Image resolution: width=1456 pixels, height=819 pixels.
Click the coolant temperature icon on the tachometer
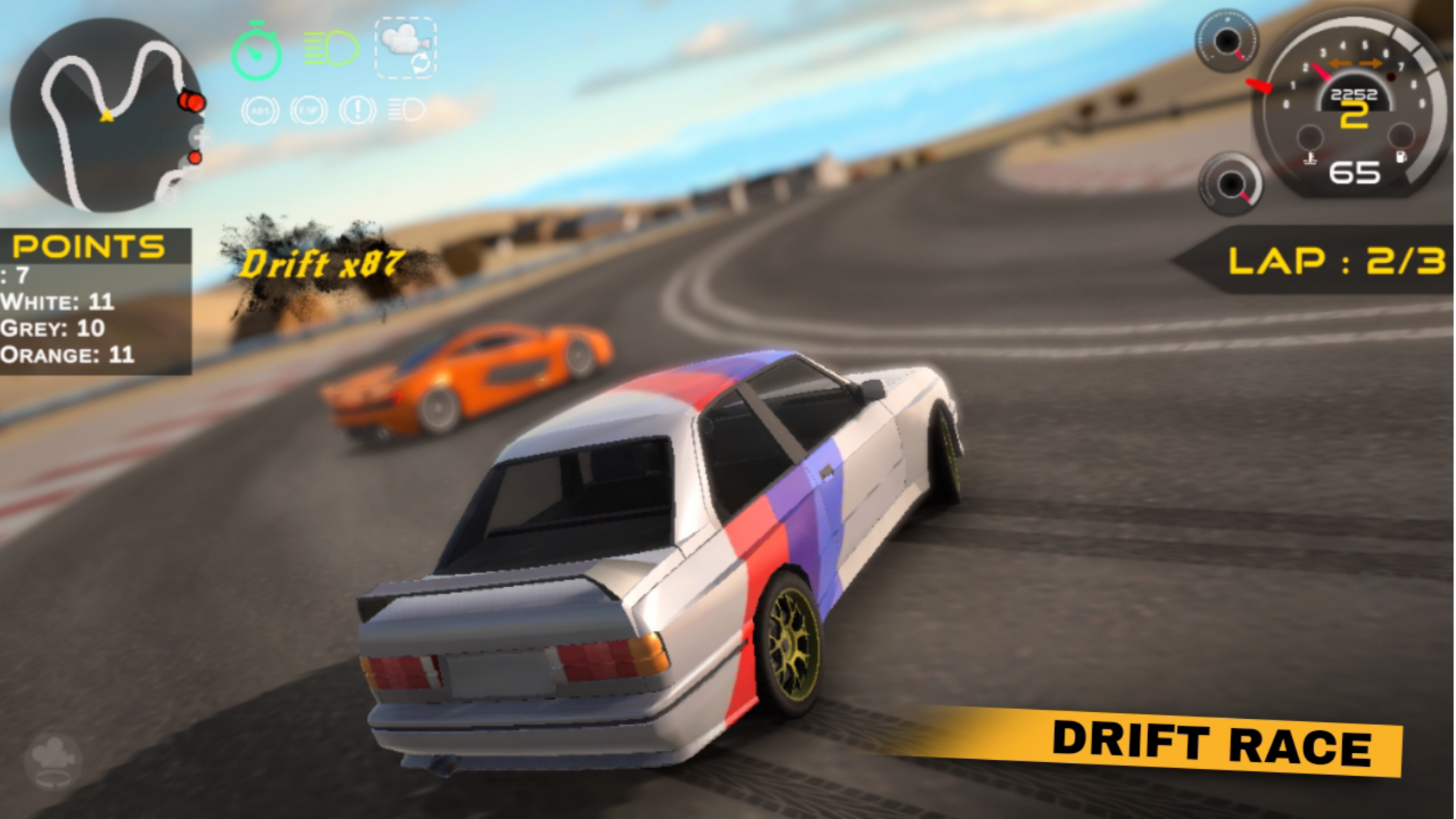coord(1310,158)
